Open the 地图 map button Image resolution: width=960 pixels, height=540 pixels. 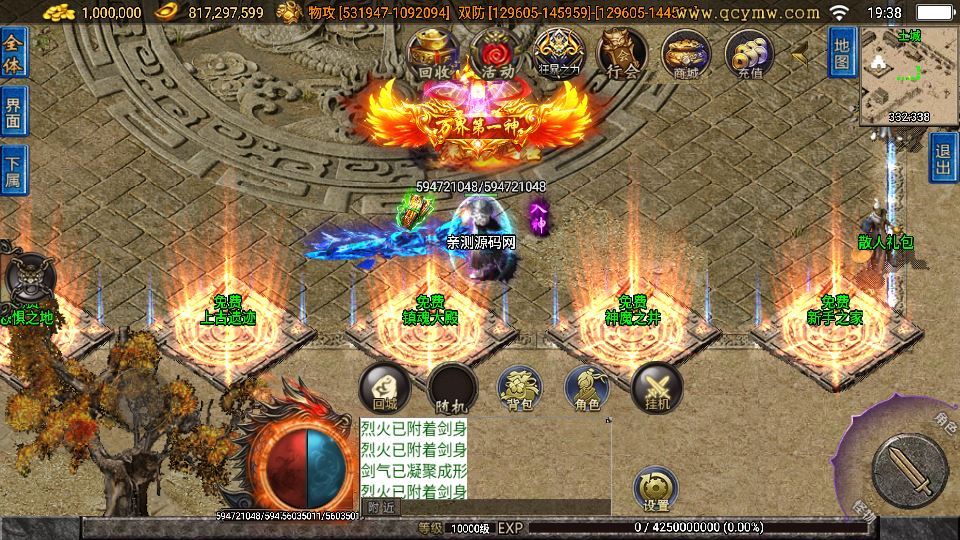(842, 54)
